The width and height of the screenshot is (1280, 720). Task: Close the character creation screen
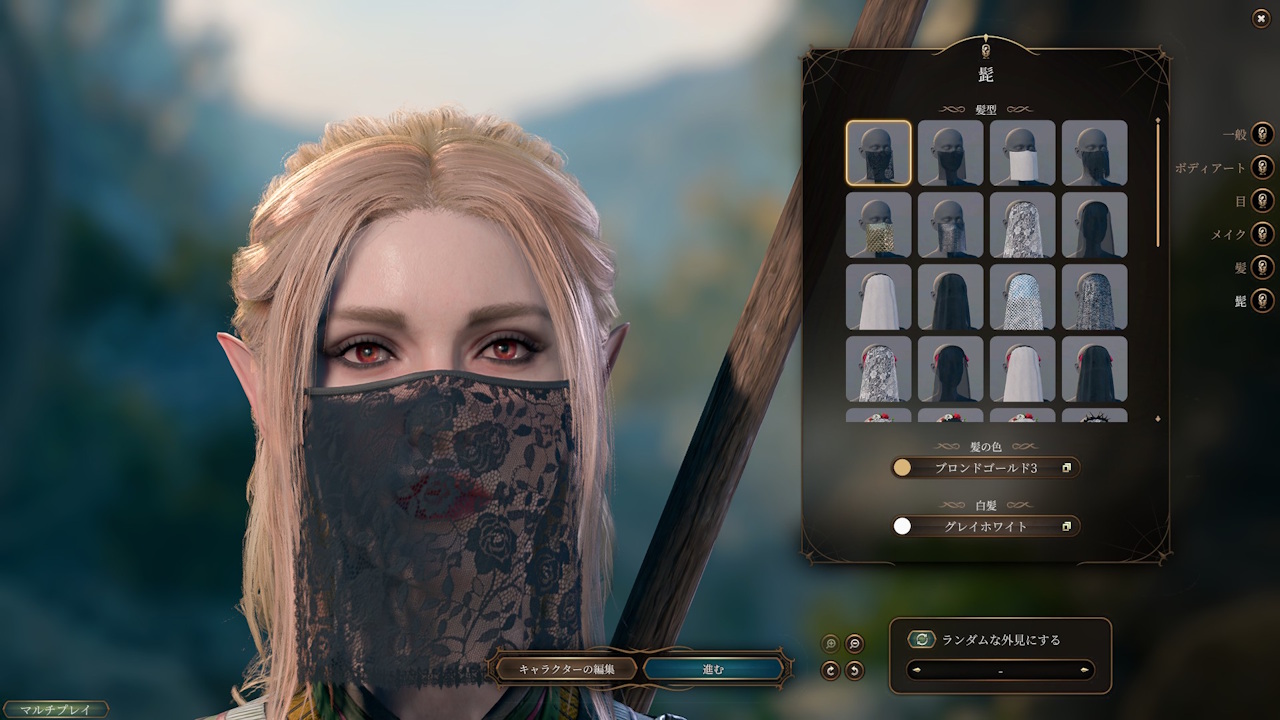coord(1261,19)
